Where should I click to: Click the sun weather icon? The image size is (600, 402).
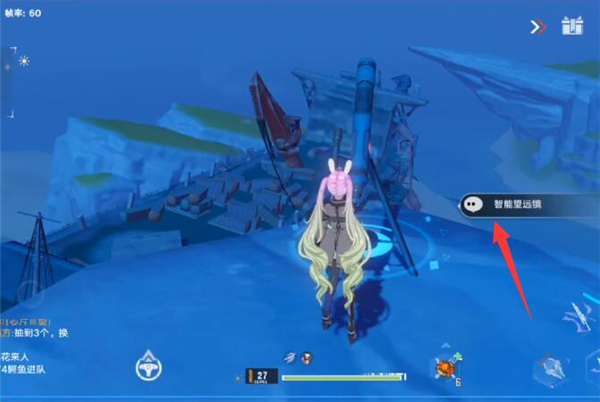point(23,61)
